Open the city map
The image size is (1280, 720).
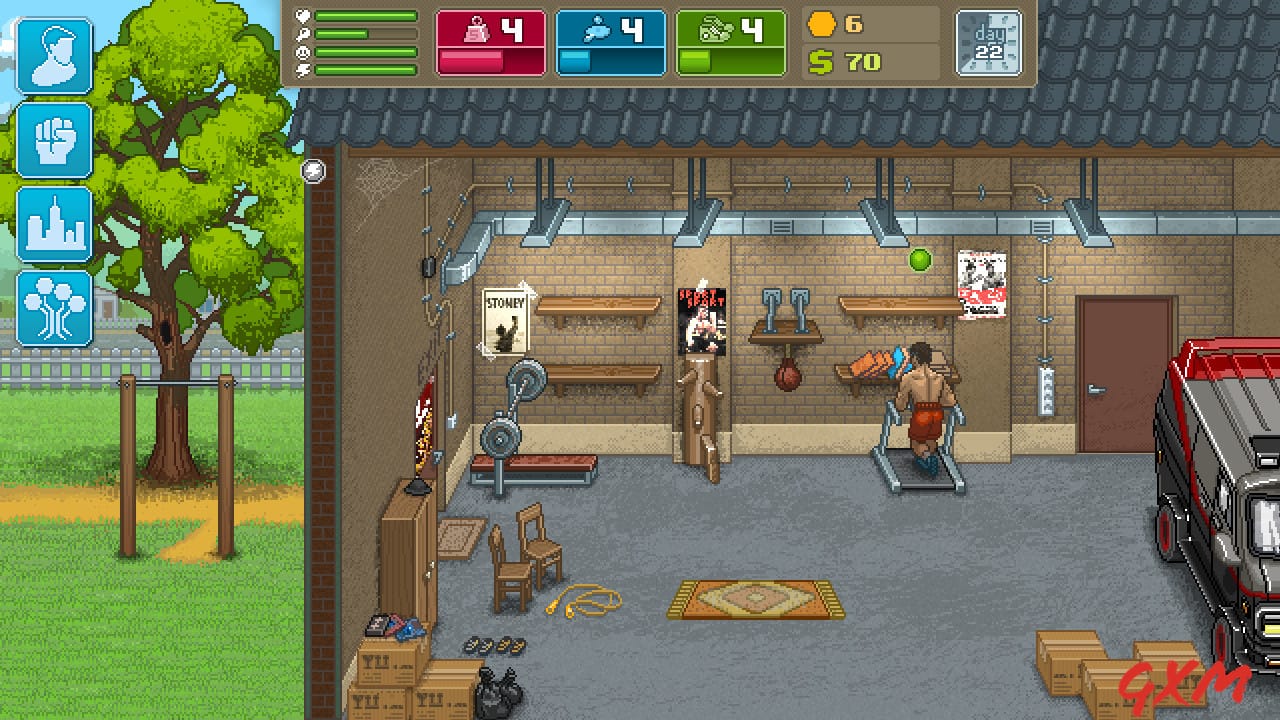tap(54, 225)
